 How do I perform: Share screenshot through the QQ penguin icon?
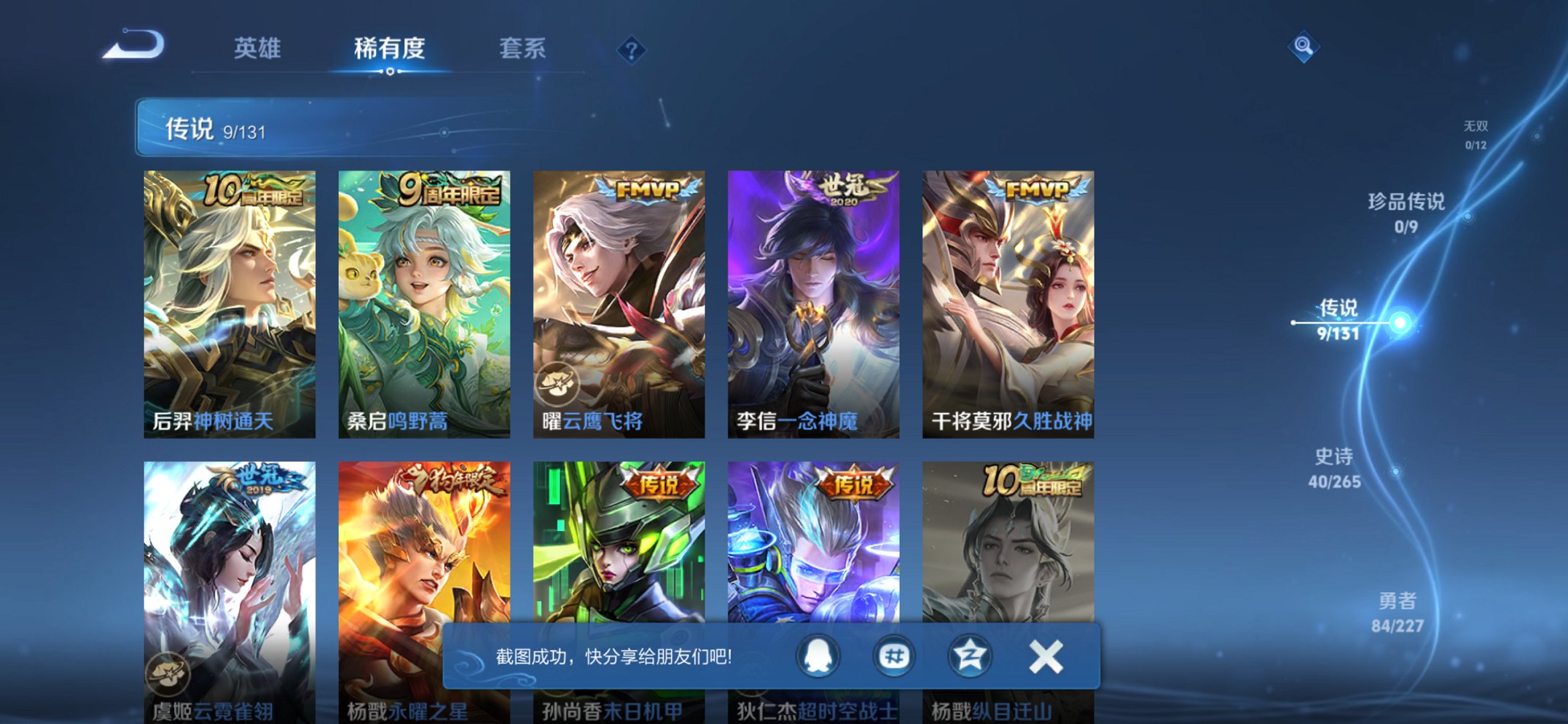tap(817, 655)
